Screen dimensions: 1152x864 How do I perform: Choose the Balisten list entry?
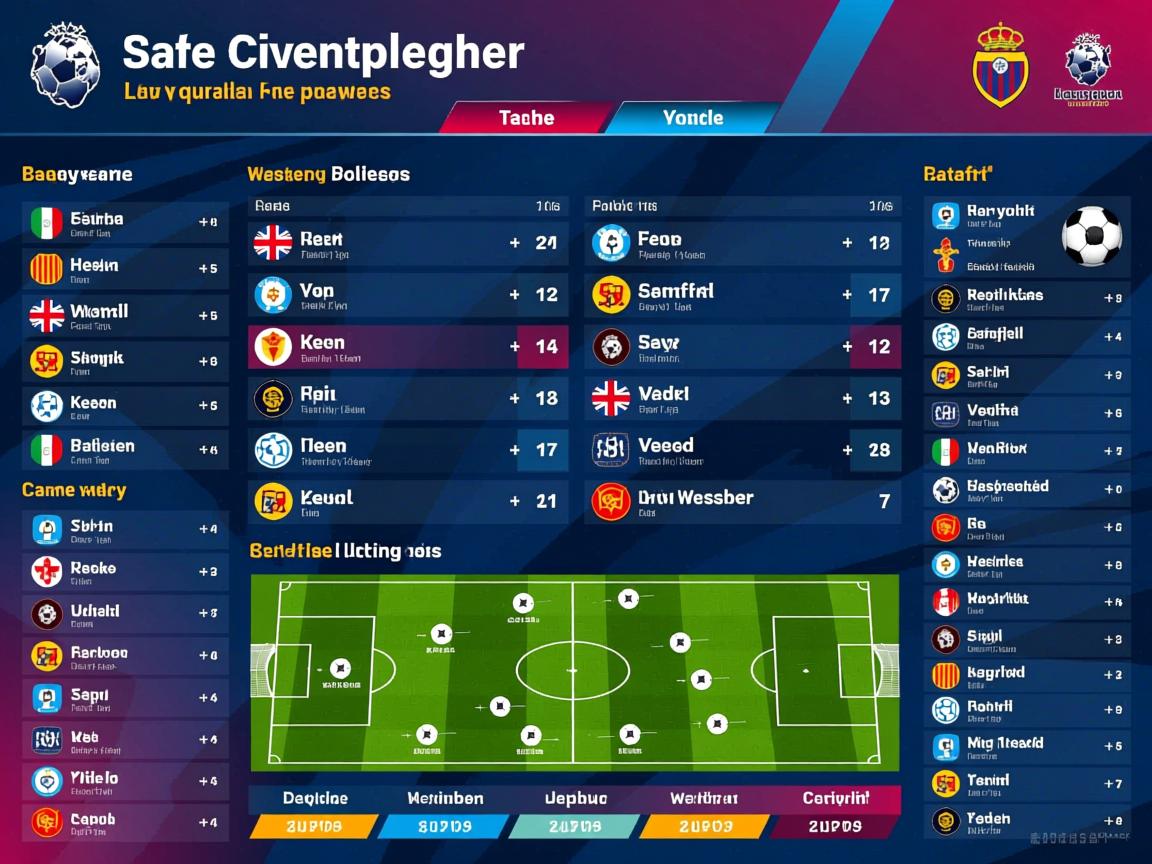point(125,450)
